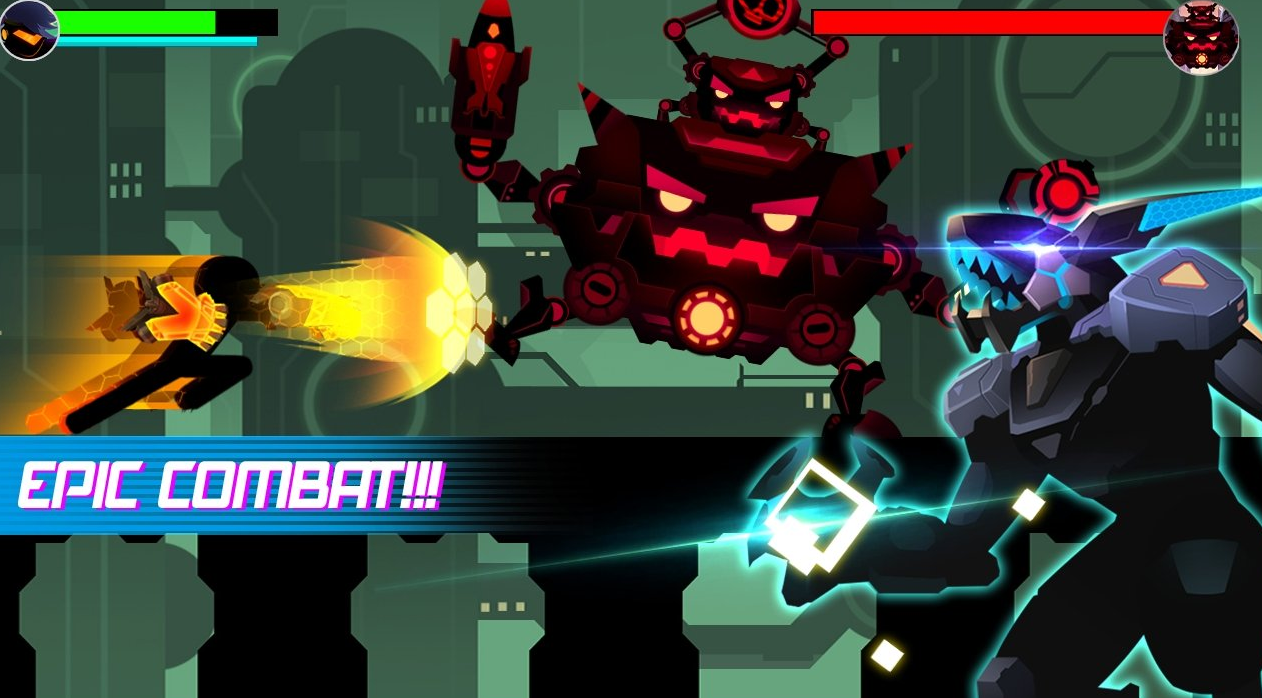Select the red boss portrait icon

coord(1201,39)
